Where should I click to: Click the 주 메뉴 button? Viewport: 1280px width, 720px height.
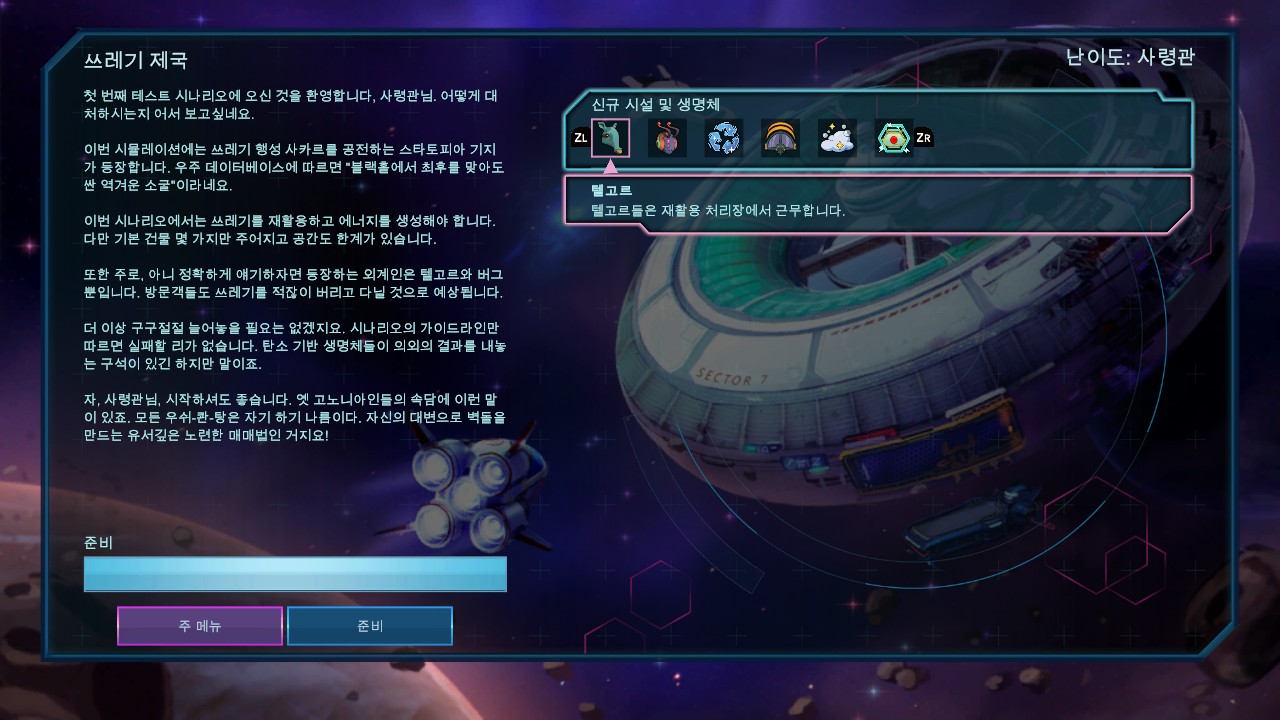[199, 625]
